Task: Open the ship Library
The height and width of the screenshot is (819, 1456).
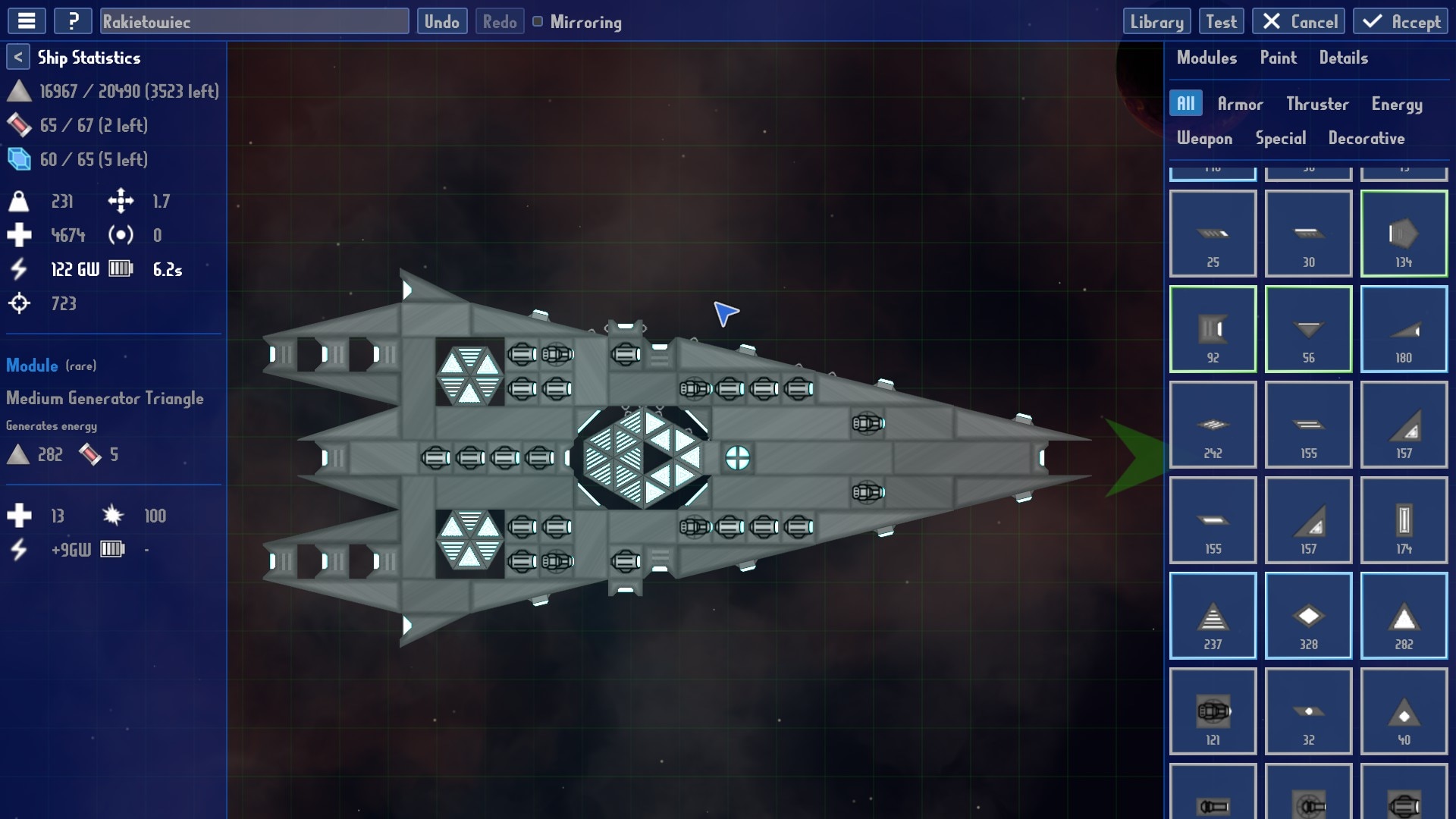Action: (1156, 21)
